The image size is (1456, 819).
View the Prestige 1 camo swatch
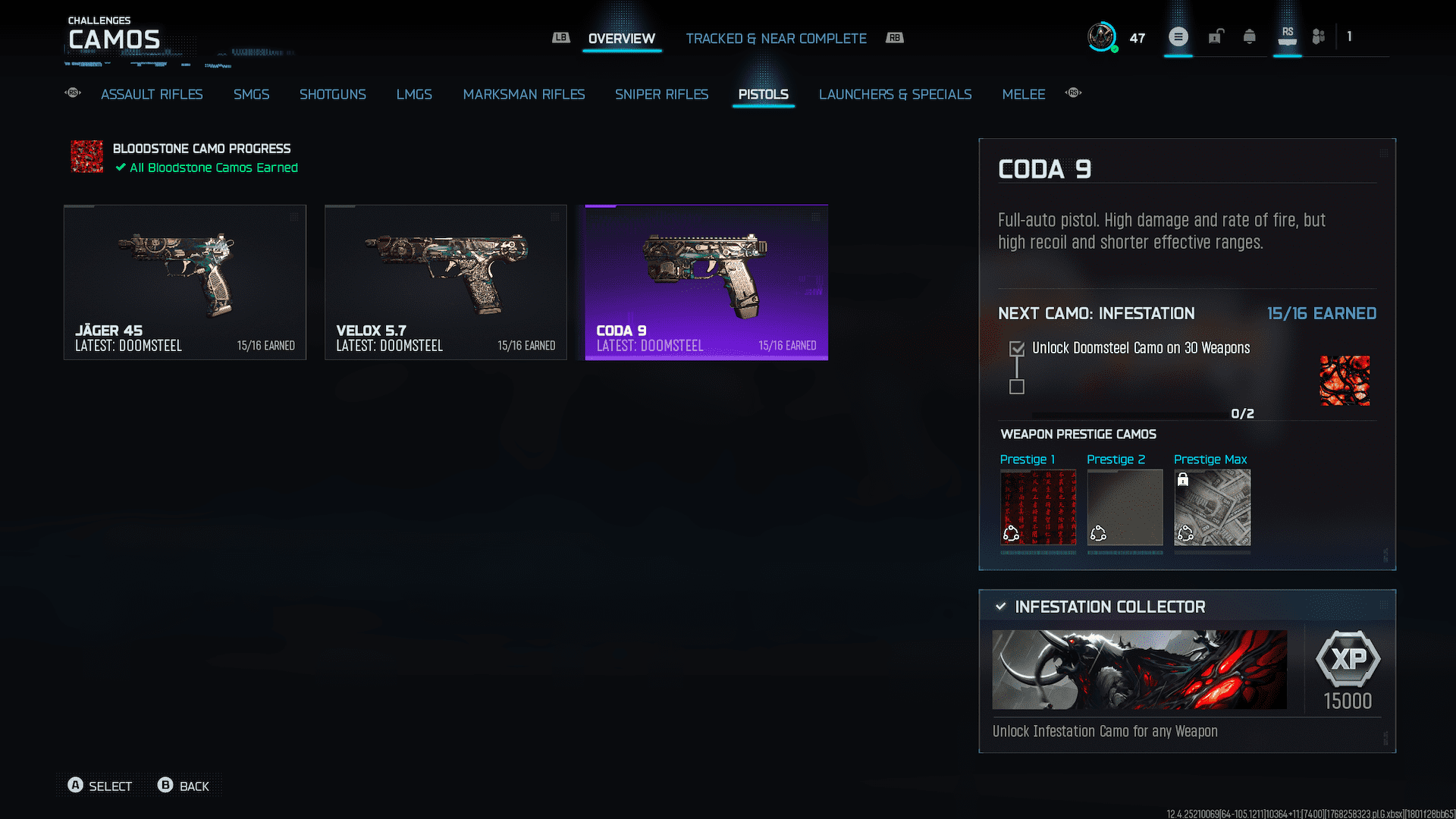1037,507
